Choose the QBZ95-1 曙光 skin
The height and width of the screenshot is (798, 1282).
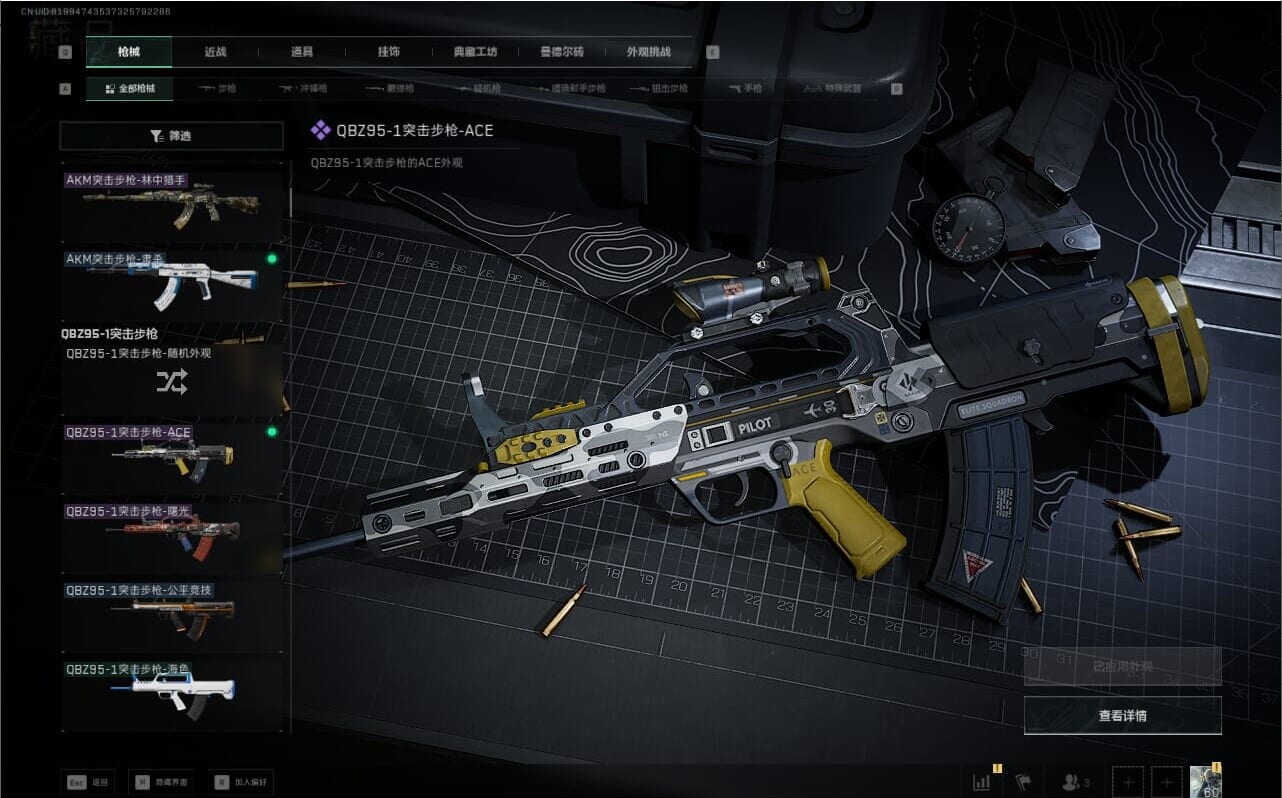click(172, 537)
